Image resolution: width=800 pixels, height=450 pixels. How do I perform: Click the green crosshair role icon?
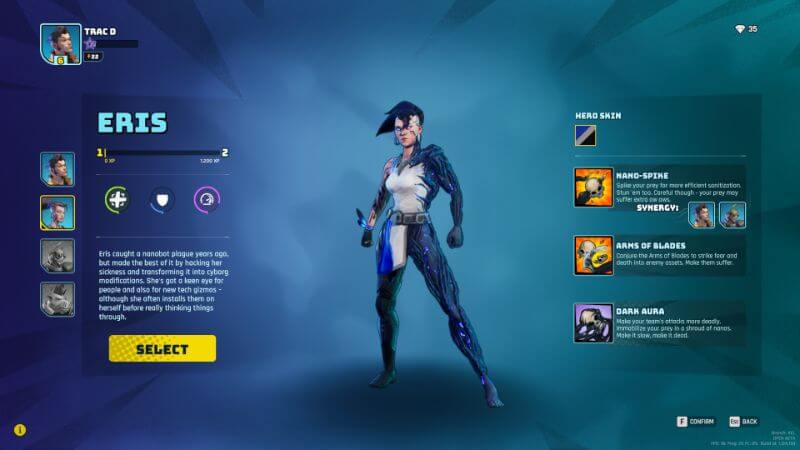pos(117,199)
